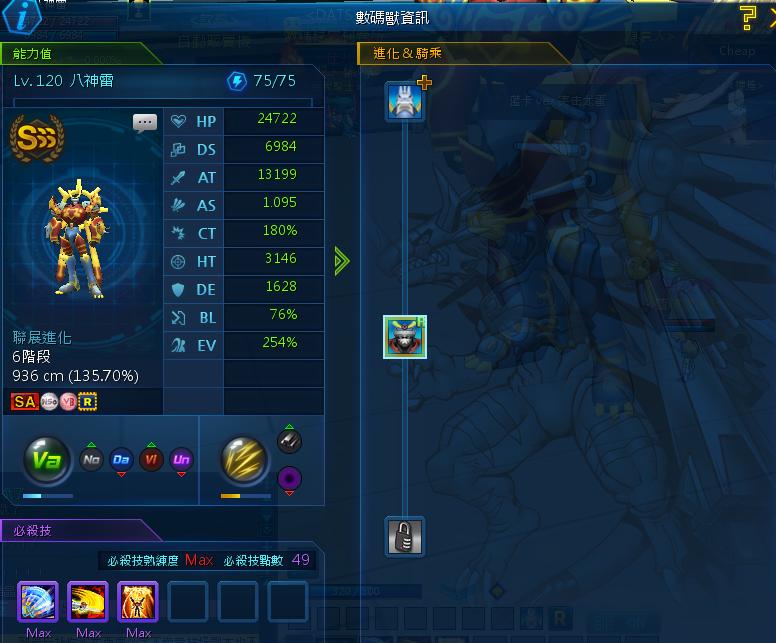Choose the first blue slash skill icon
Screen dimensions: 776x643
(x=38, y=602)
